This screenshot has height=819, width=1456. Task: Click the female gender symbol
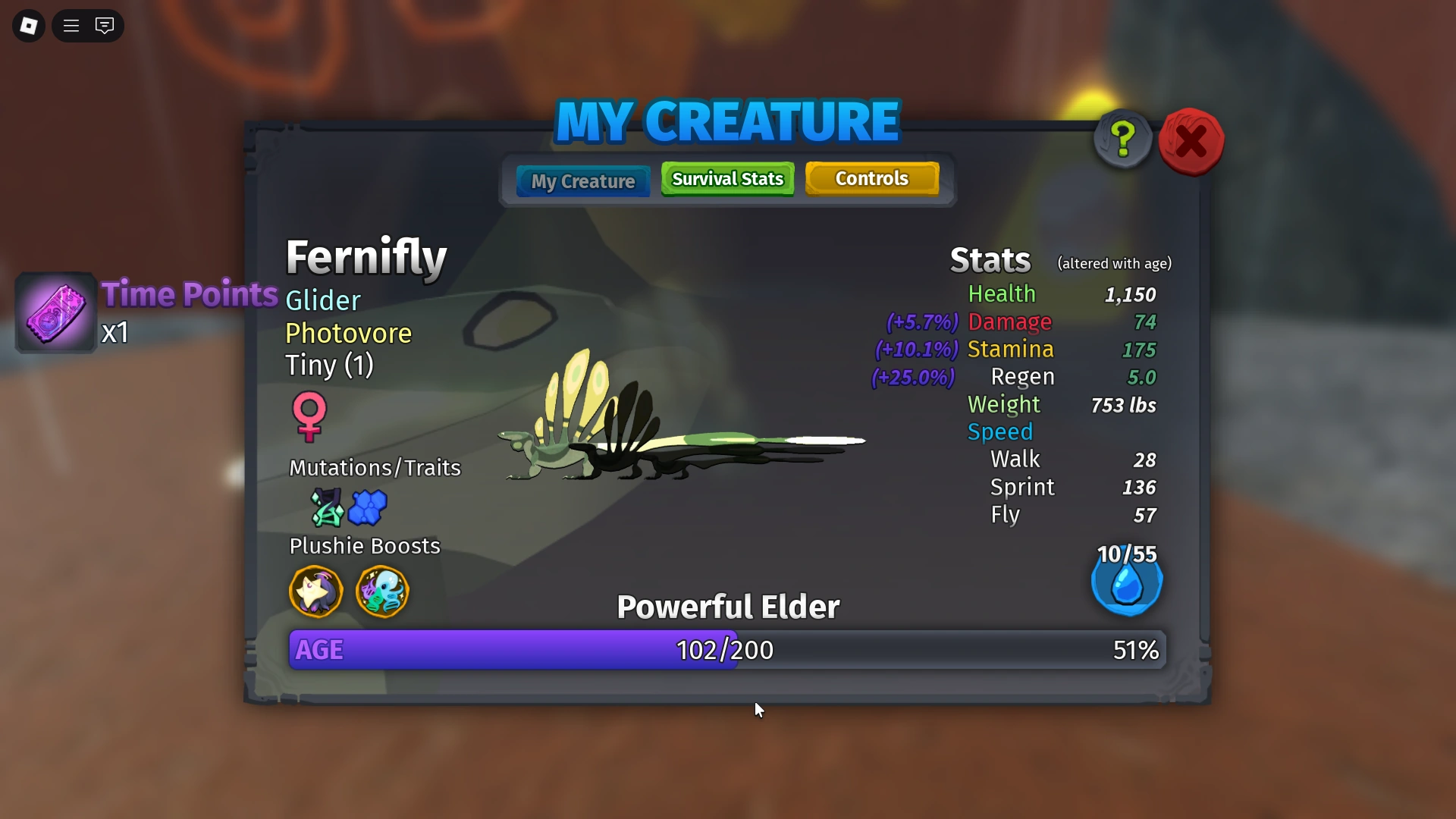point(308,418)
